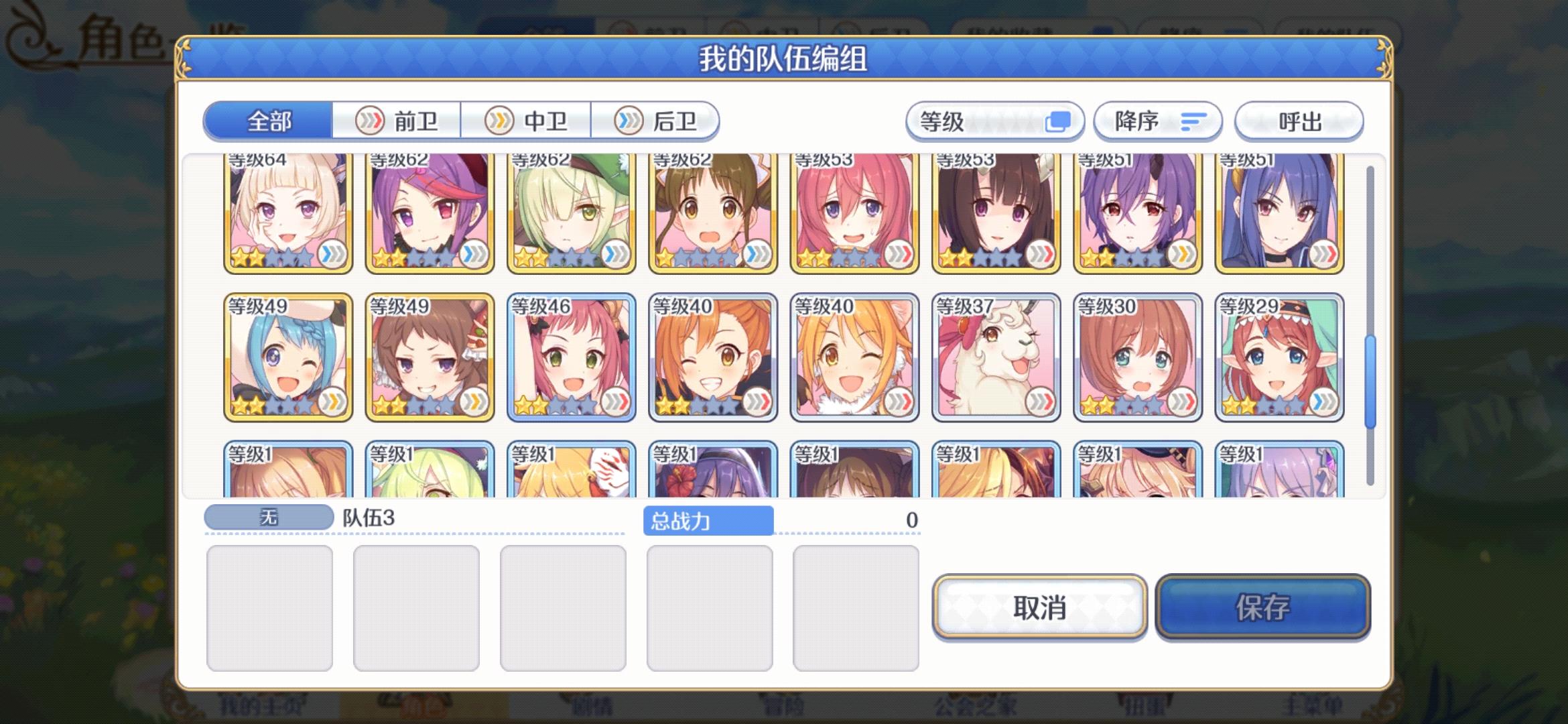Toggle 降序 sort direction

tap(1157, 121)
